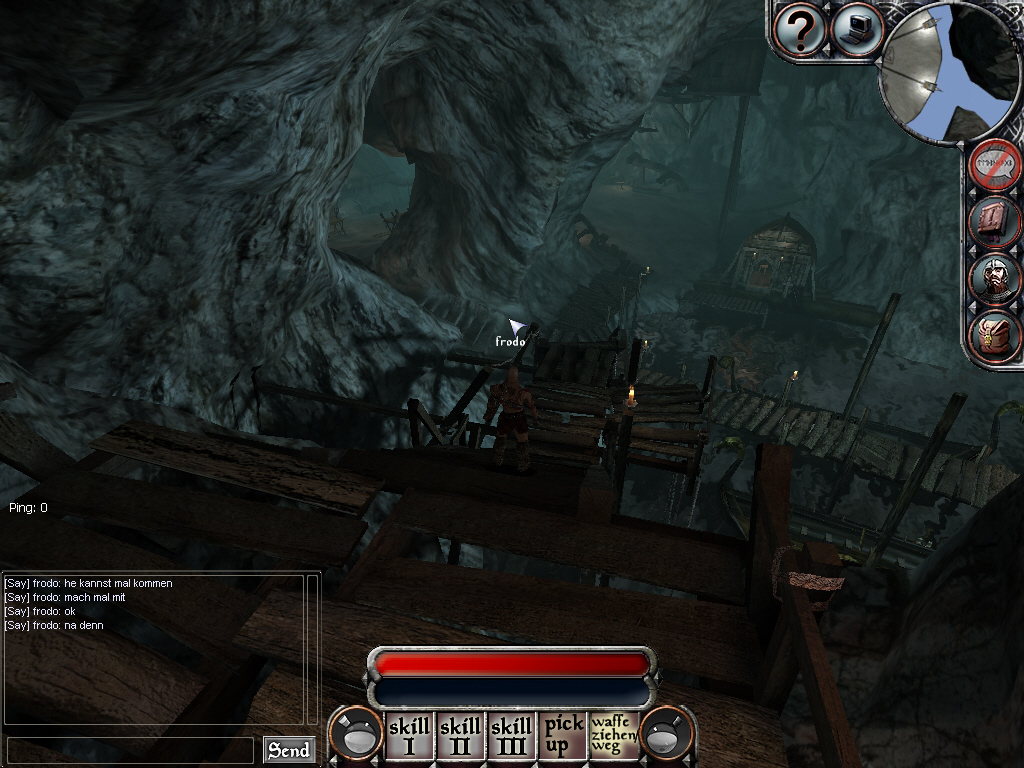1024x768 pixels.
Task: Click the pick up button
Action: pyautogui.click(x=563, y=736)
